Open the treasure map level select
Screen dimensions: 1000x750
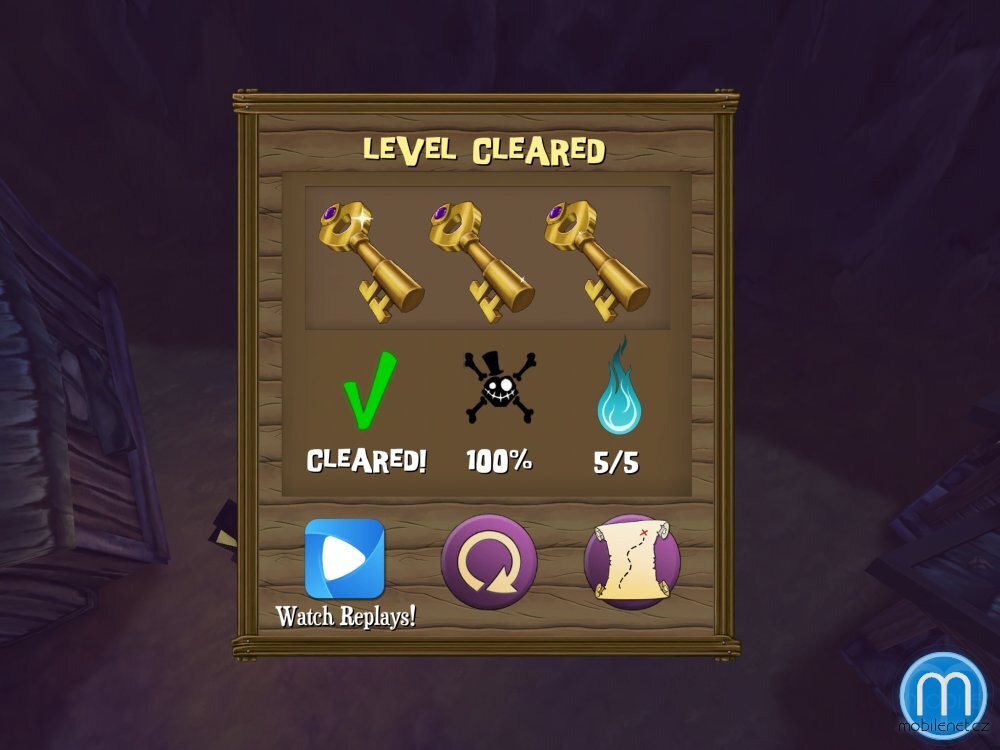632,562
